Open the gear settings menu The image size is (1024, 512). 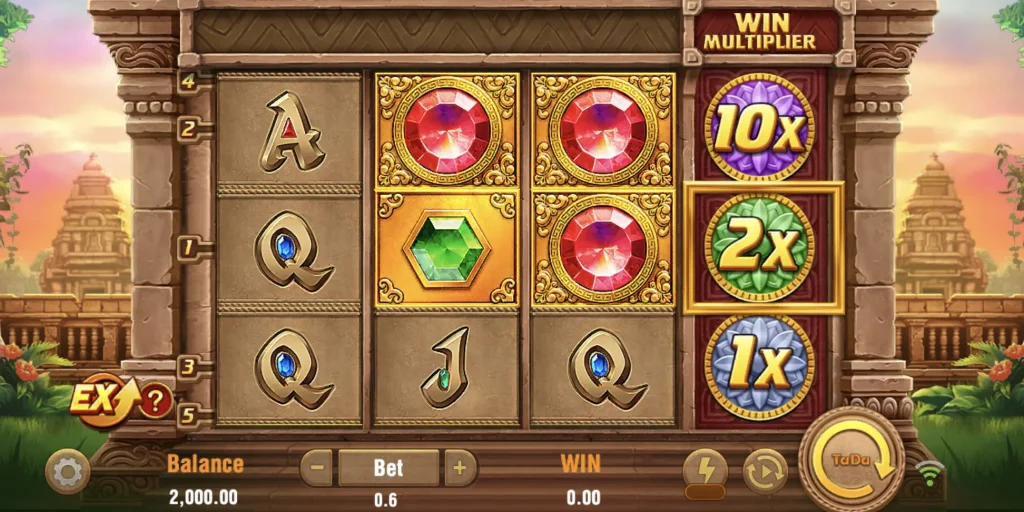(x=67, y=471)
